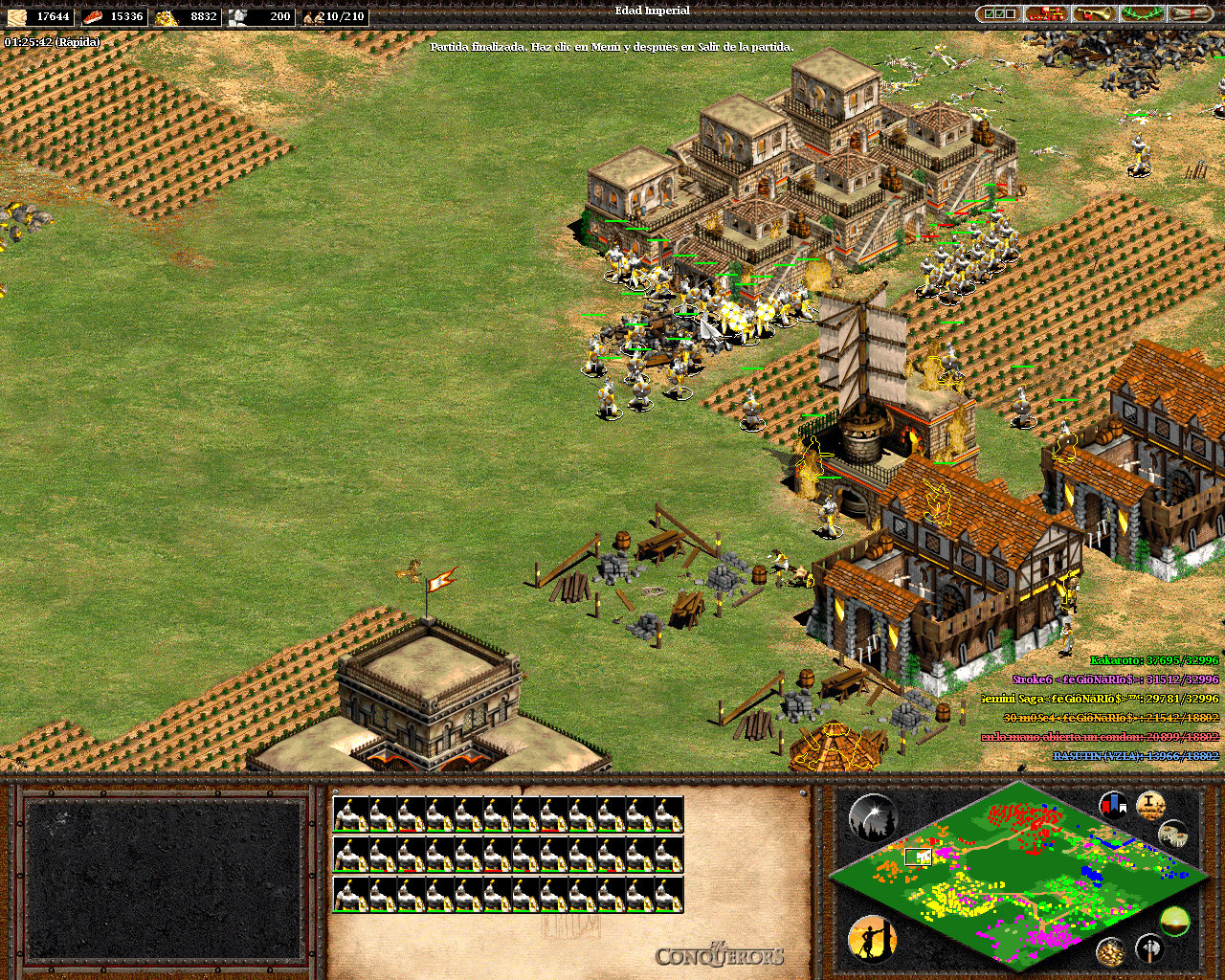Toggle the three-flags color mode button
Image resolution: width=1225 pixels, height=980 pixels.
[x=1113, y=805]
